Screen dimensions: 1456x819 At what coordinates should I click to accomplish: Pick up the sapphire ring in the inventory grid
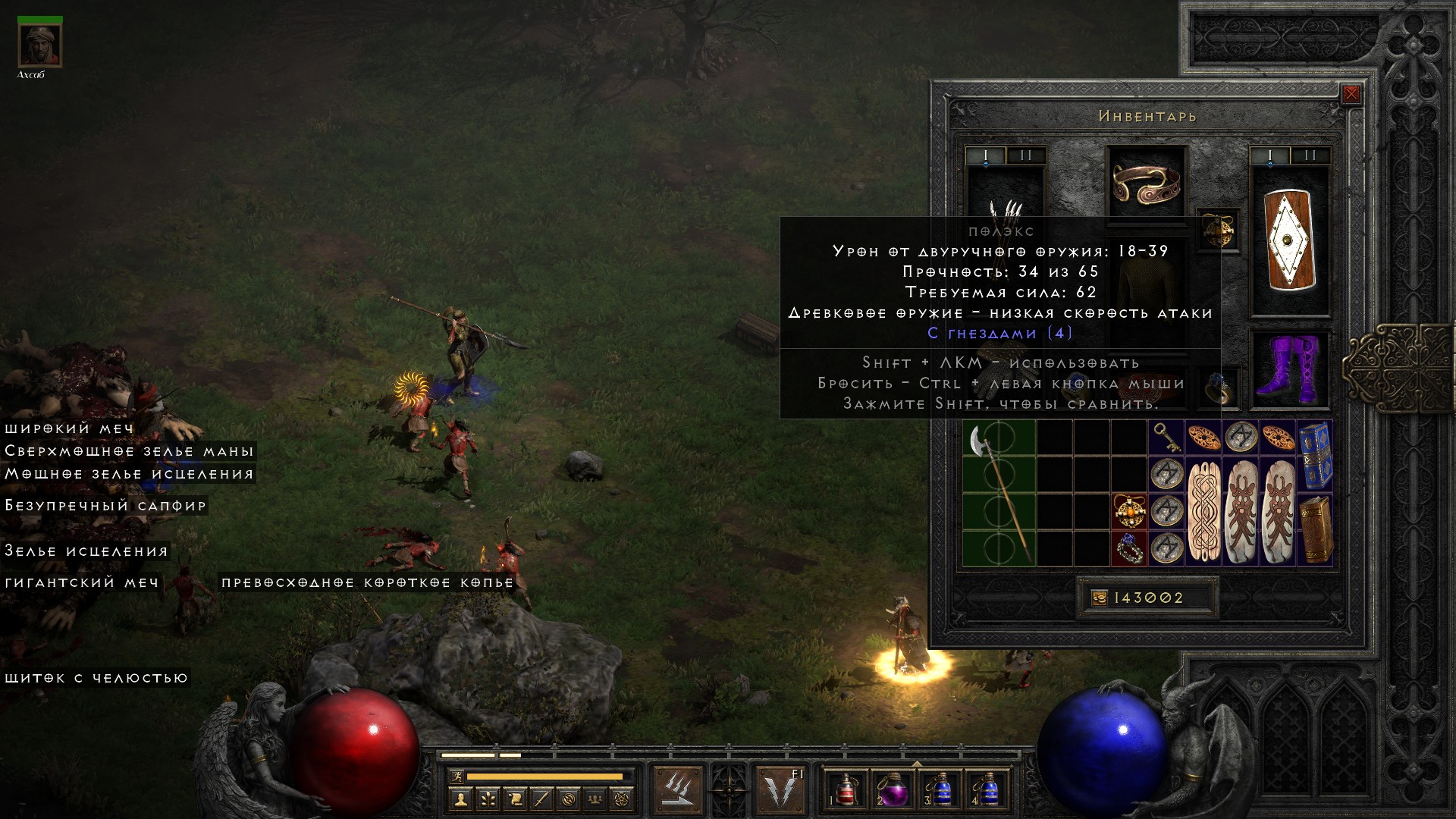pos(1129,548)
